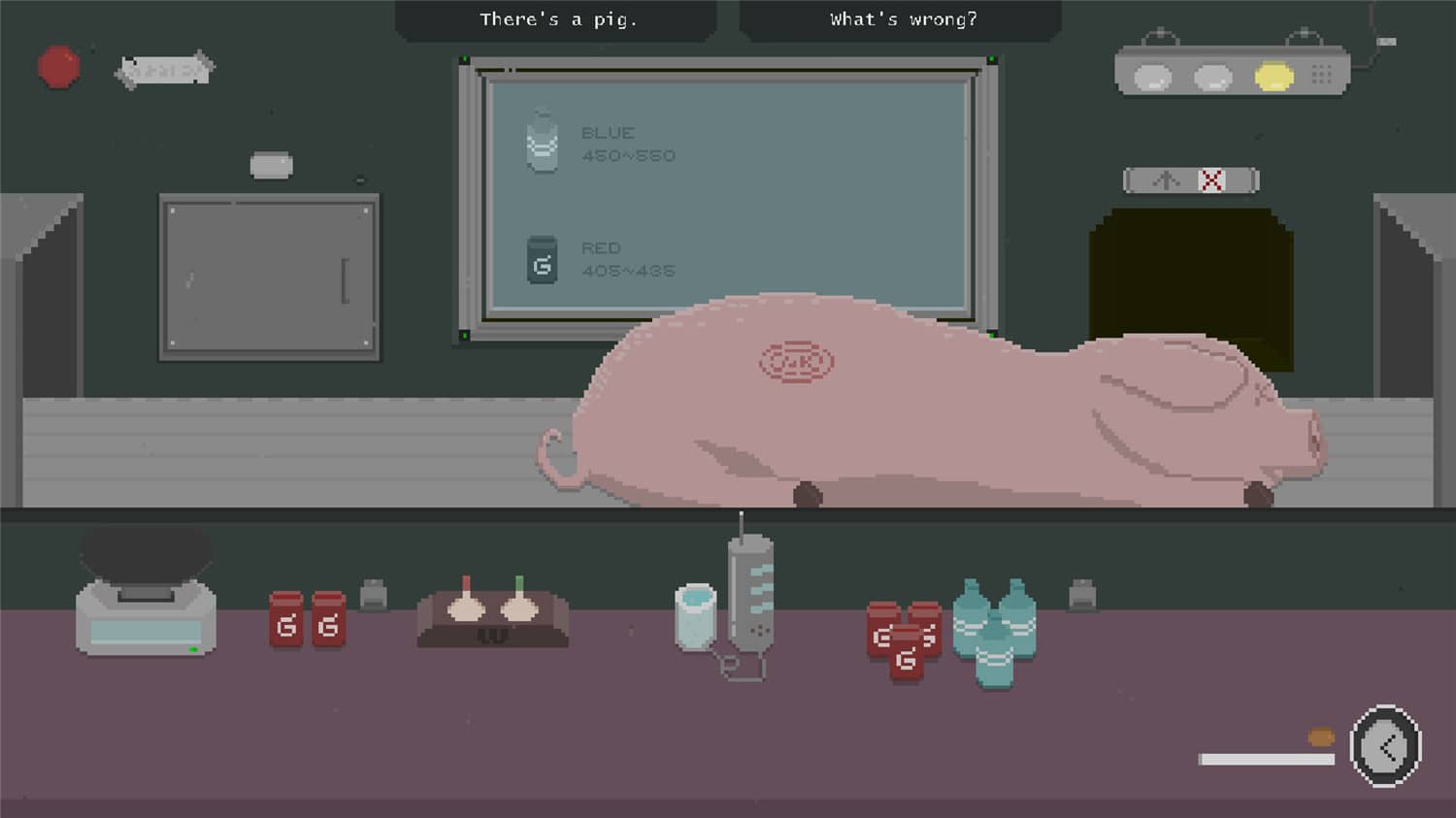This screenshot has height=818, width=1456.
Task: Click the yellow lit indicator lamp
Action: point(1273,77)
